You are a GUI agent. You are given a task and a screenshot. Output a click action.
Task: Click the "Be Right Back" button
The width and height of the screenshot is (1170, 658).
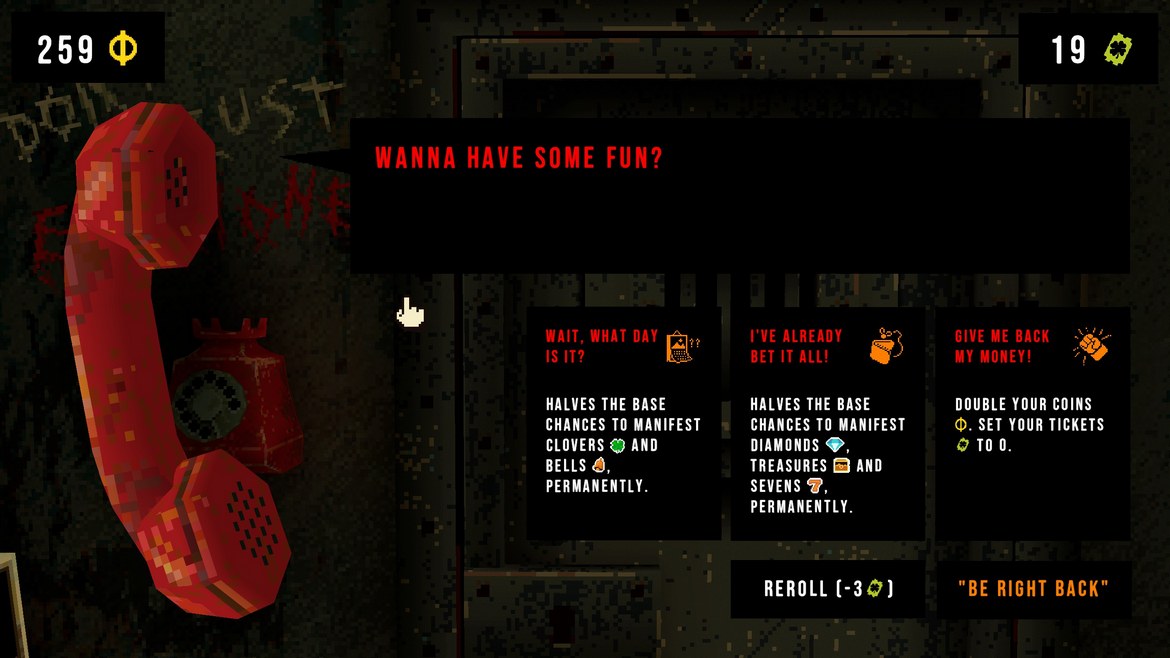(1033, 589)
